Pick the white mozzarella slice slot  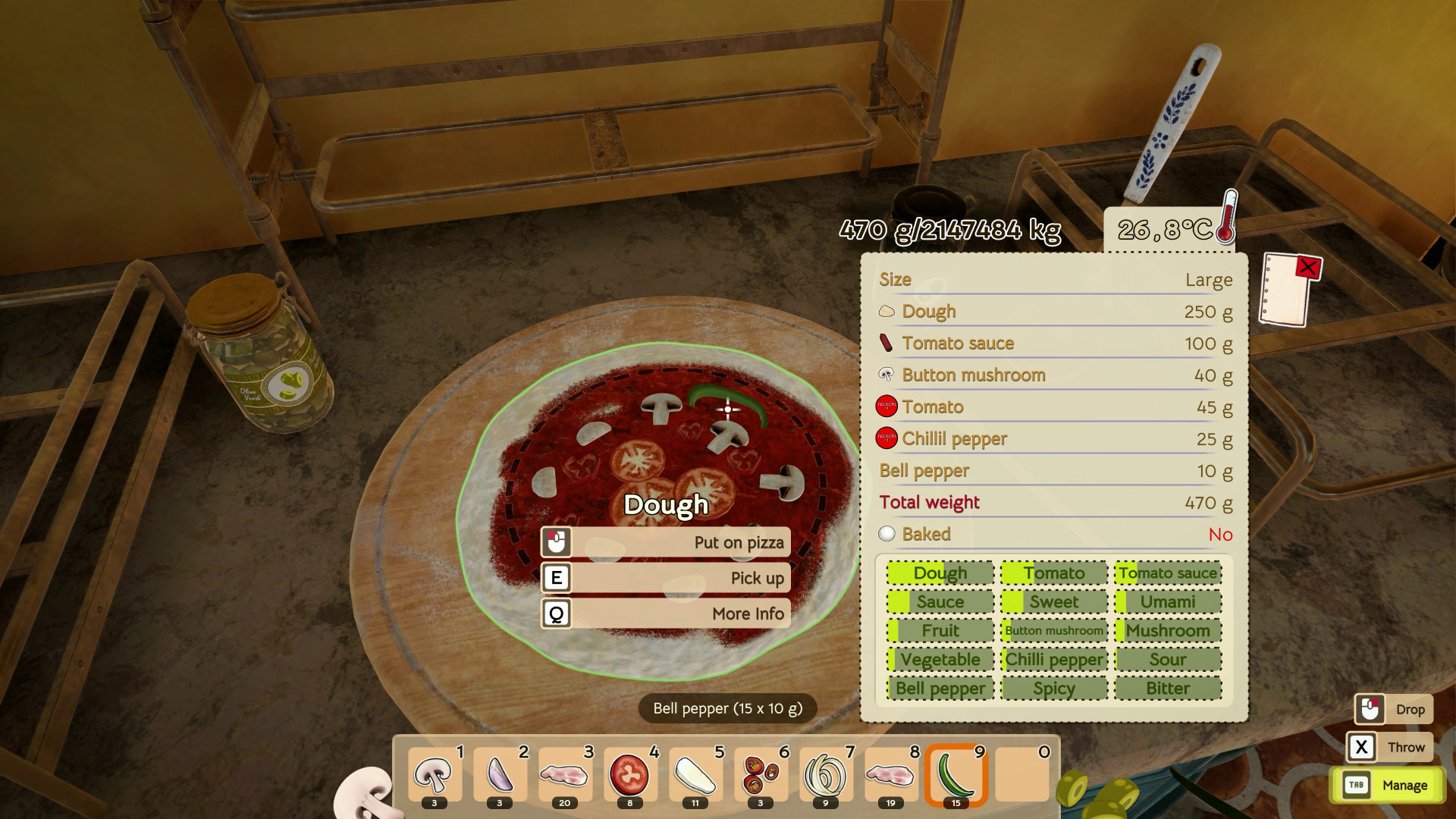click(695, 776)
